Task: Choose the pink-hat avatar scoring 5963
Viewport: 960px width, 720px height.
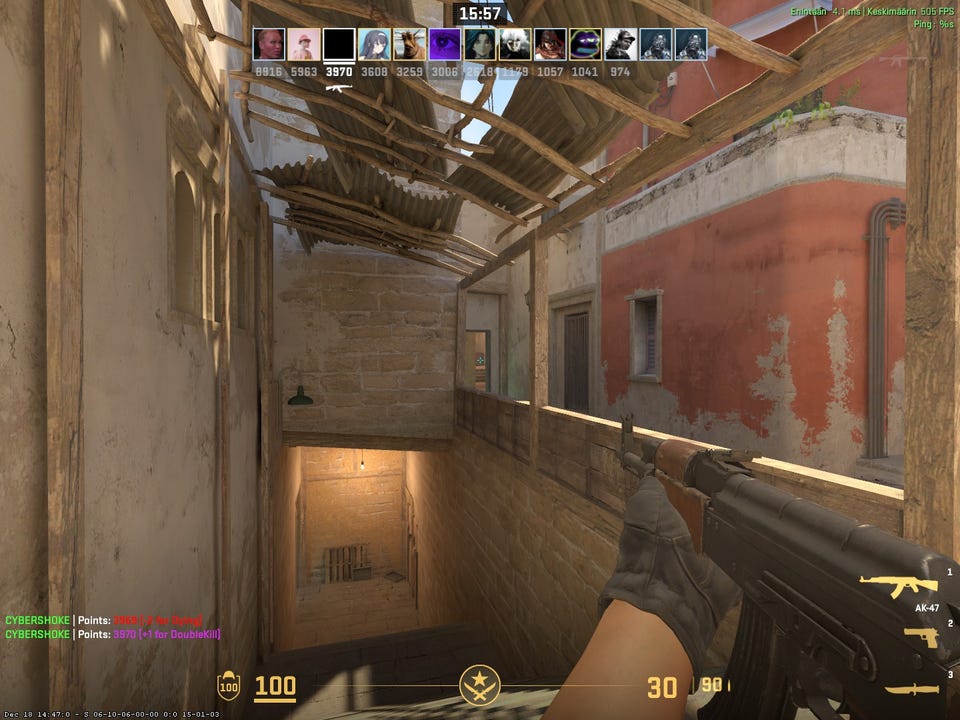Action: (304, 44)
